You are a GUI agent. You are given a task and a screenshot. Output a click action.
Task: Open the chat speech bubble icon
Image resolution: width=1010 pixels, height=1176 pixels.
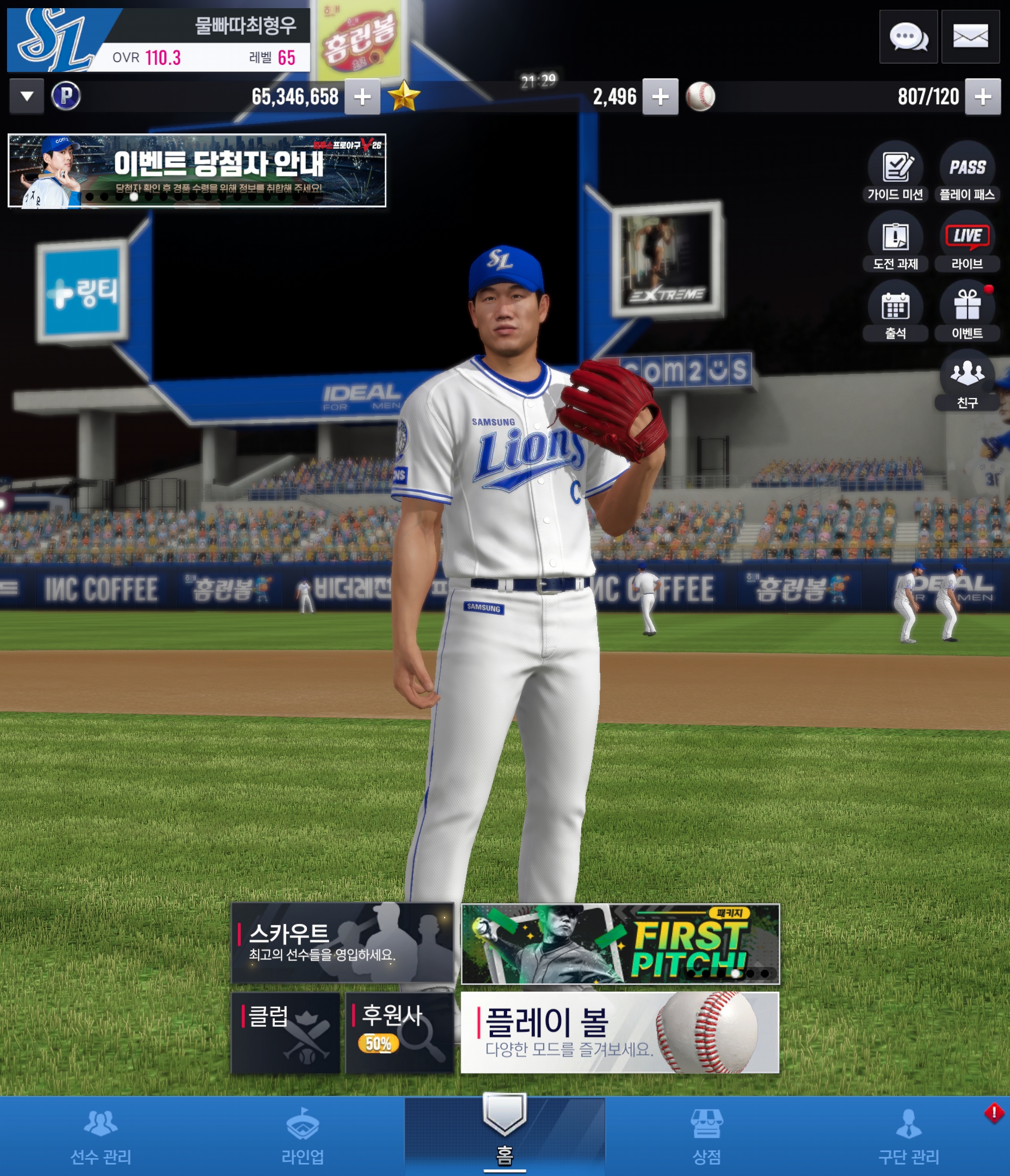pyautogui.click(x=908, y=37)
